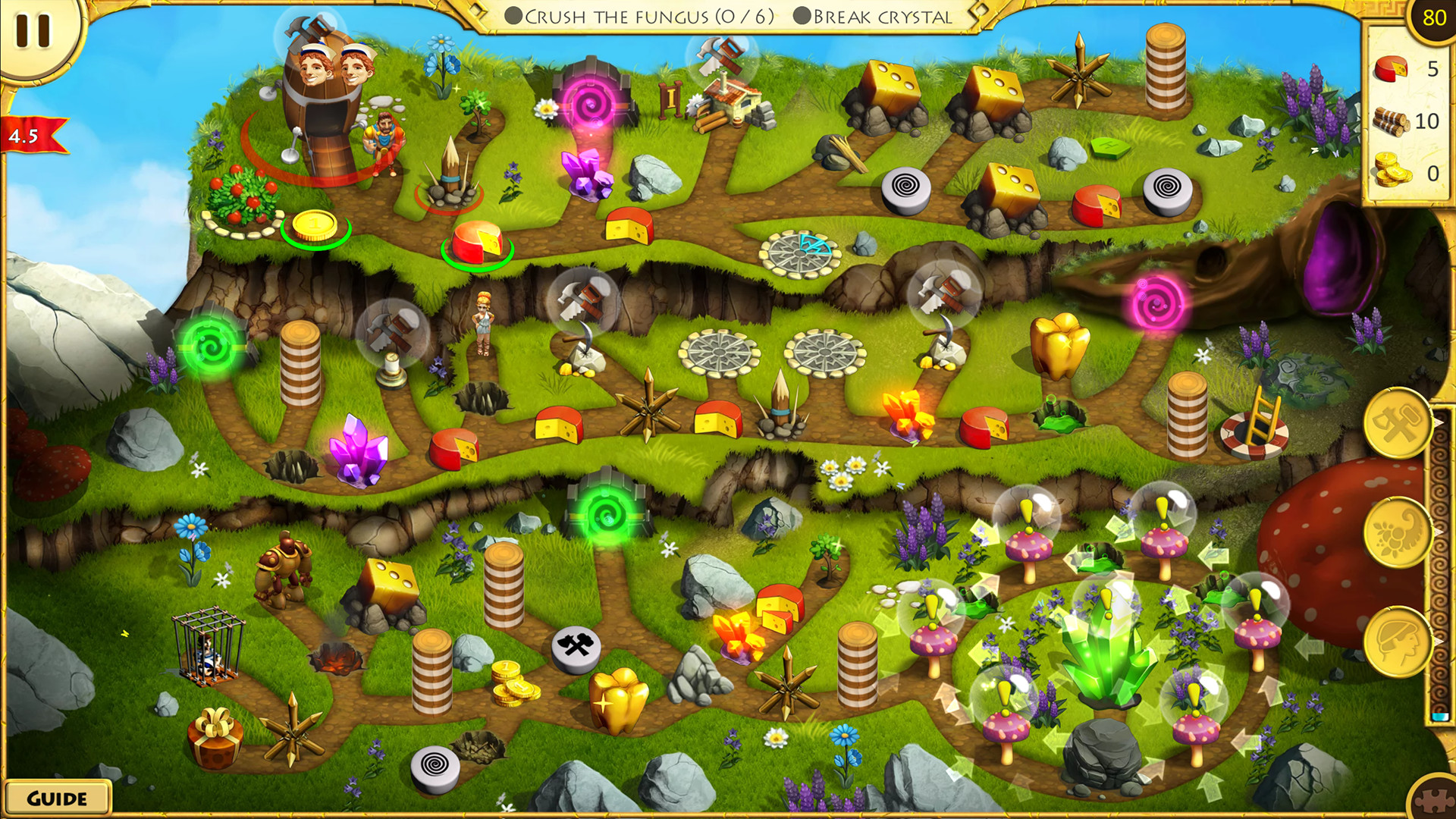
Task: Click the logs icon in the resource panel
Action: [1390, 119]
